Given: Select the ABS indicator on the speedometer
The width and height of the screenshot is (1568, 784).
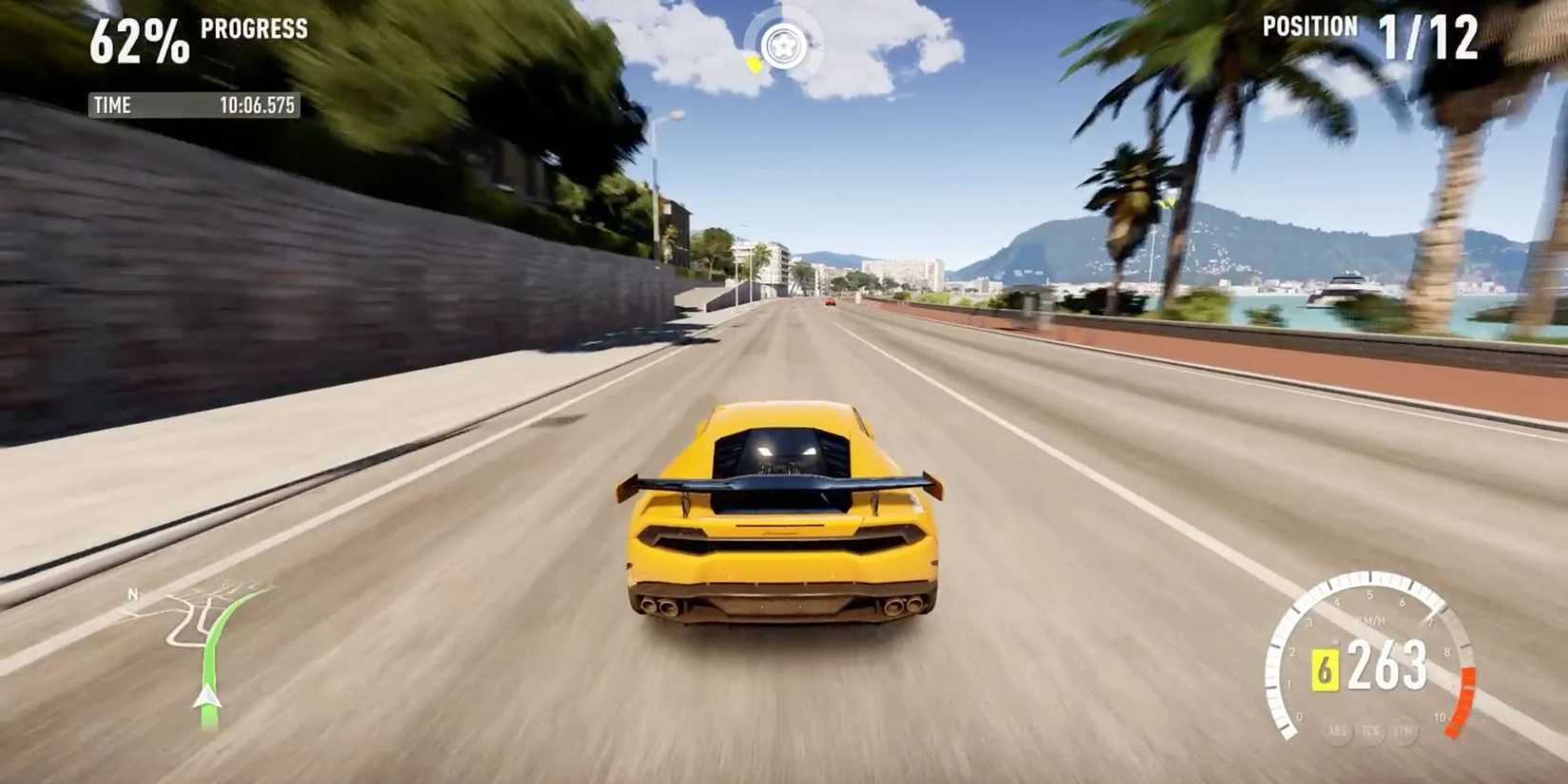Looking at the screenshot, I should click(x=1337, y=732).
